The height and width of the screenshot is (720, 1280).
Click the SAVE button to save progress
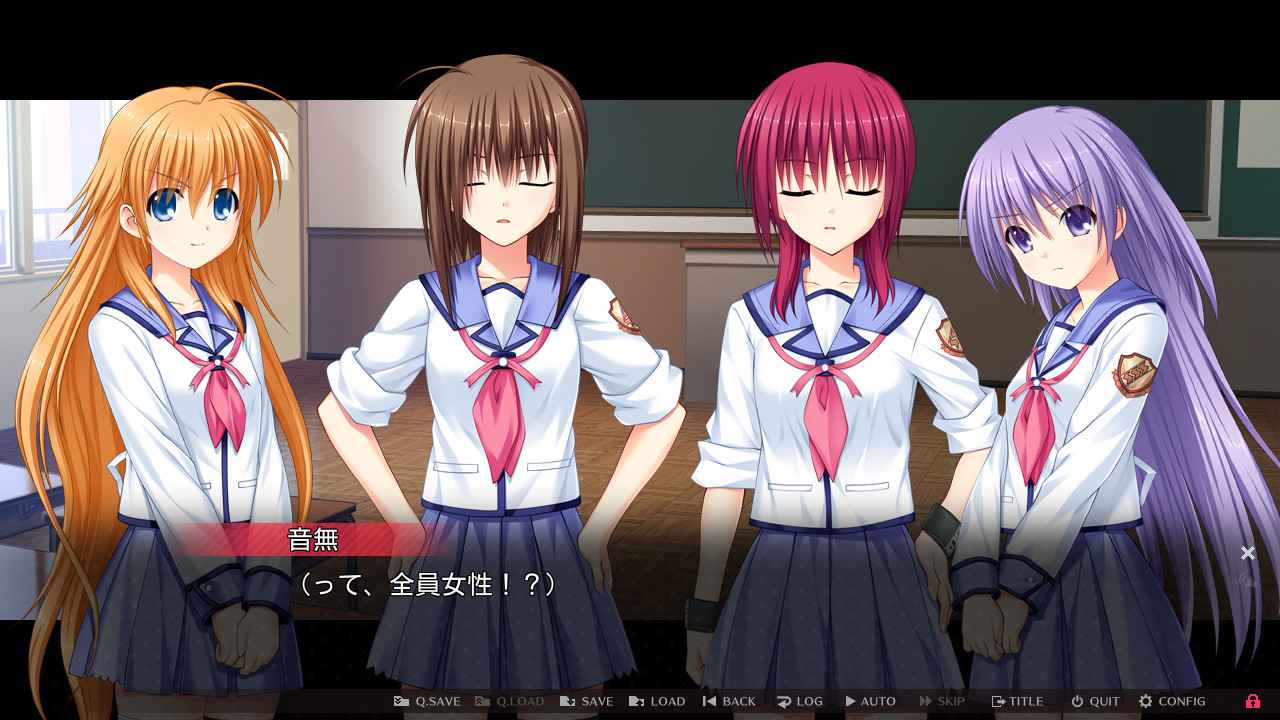[x=586, y=701]
